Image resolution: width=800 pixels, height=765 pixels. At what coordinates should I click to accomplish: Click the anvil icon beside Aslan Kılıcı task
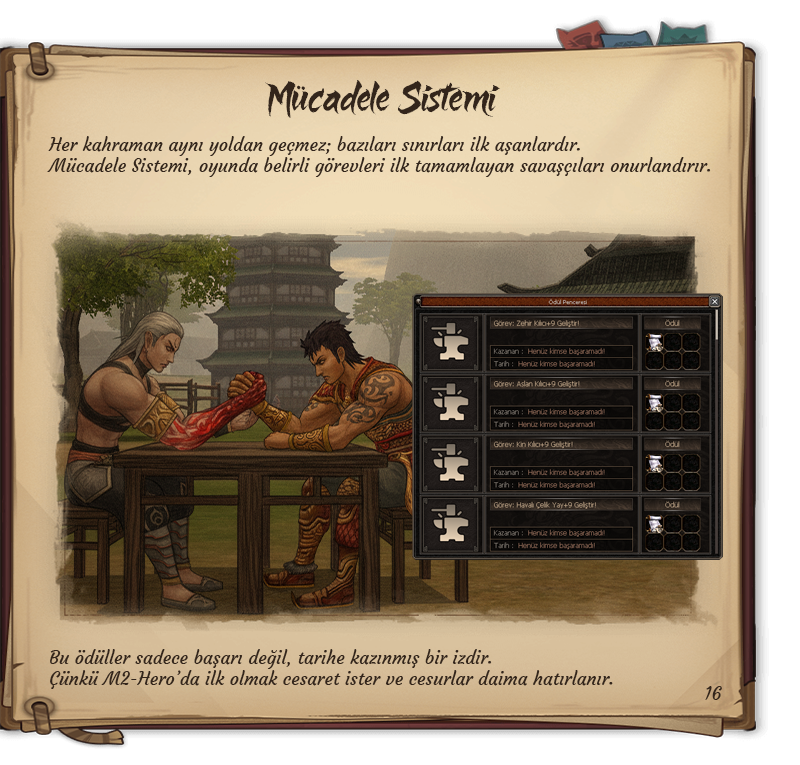[449, 403]
